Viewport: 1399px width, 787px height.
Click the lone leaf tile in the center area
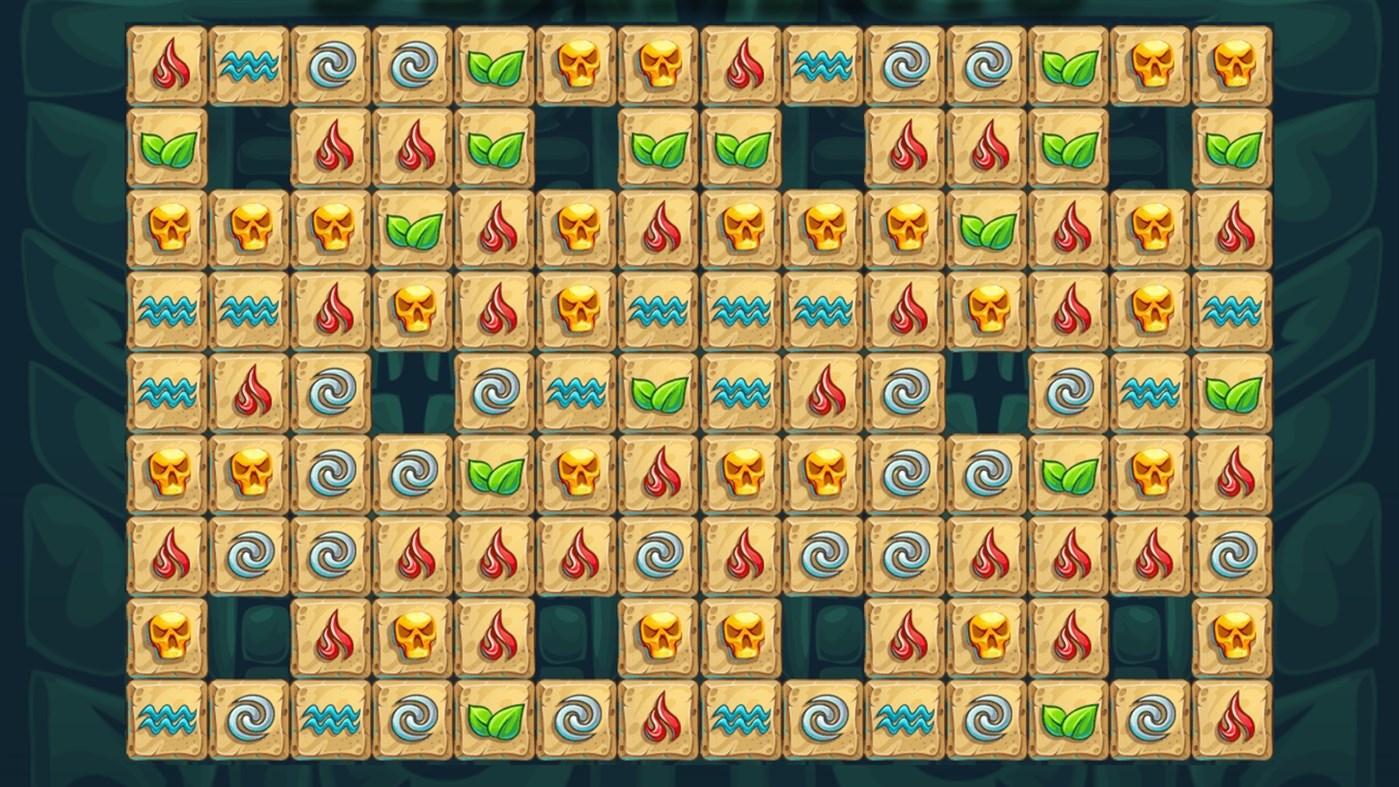click(658, 394)
